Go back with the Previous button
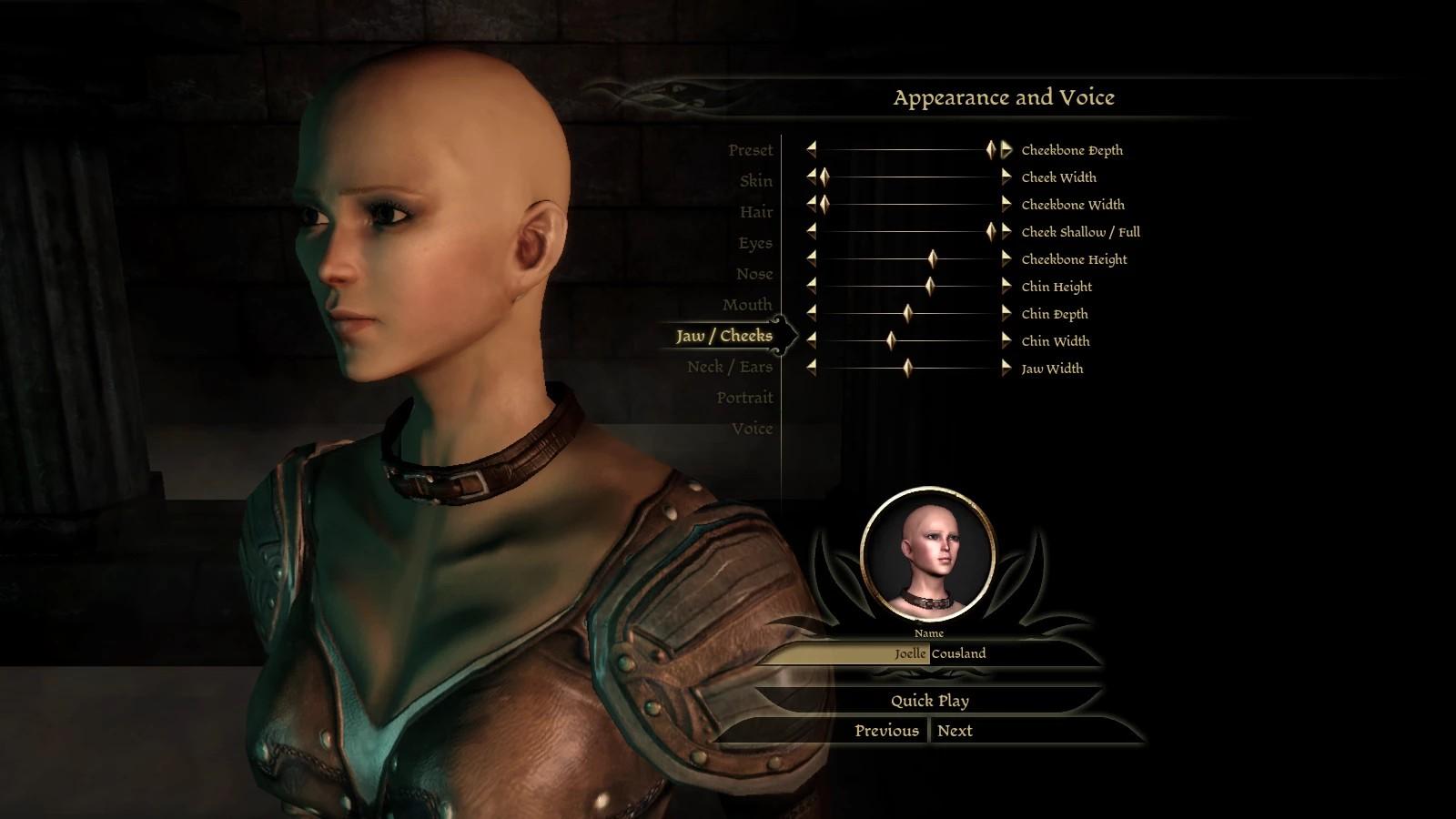This screenshot has height=819, width=1456. 886,731
